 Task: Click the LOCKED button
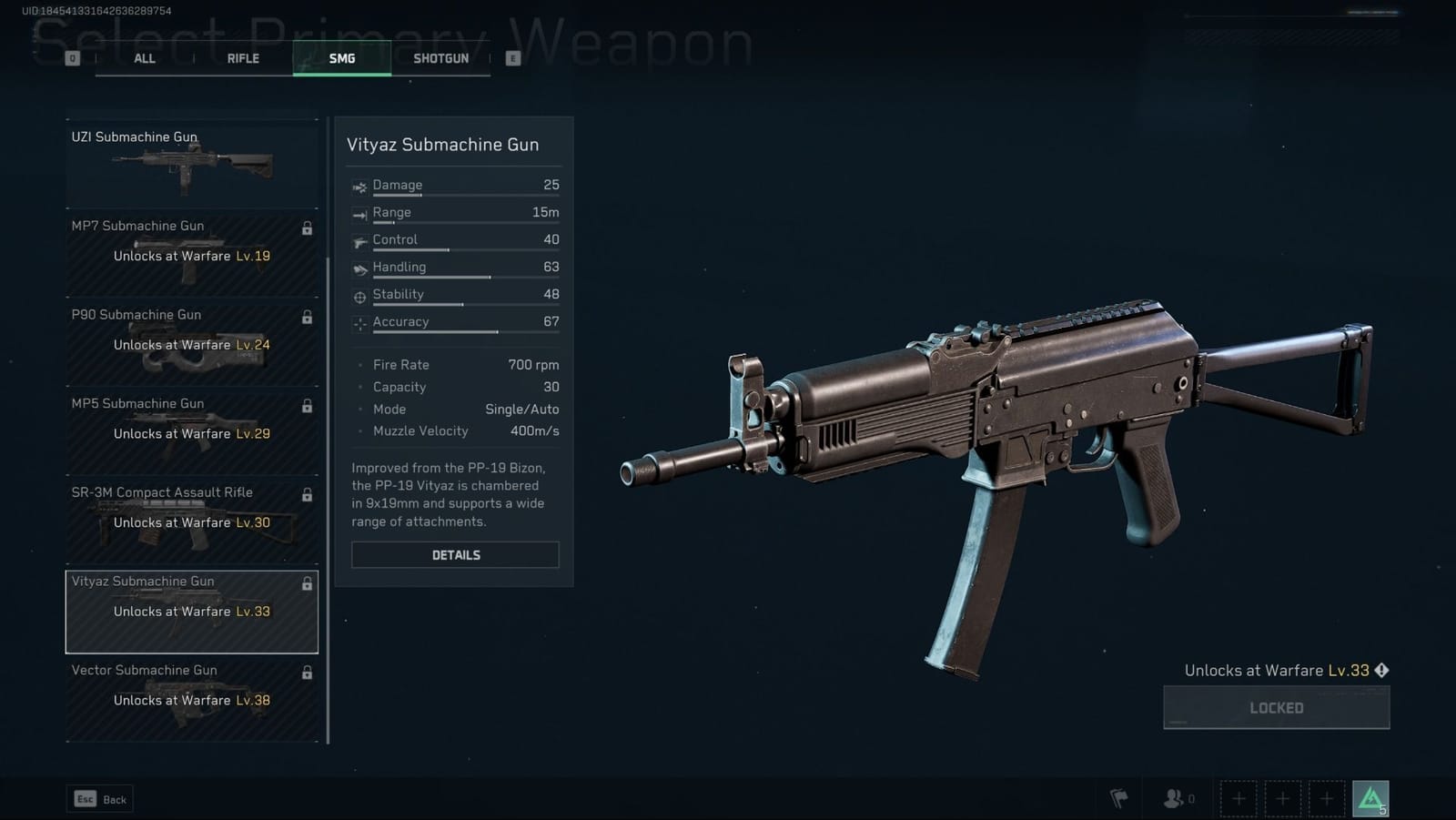1276,707
